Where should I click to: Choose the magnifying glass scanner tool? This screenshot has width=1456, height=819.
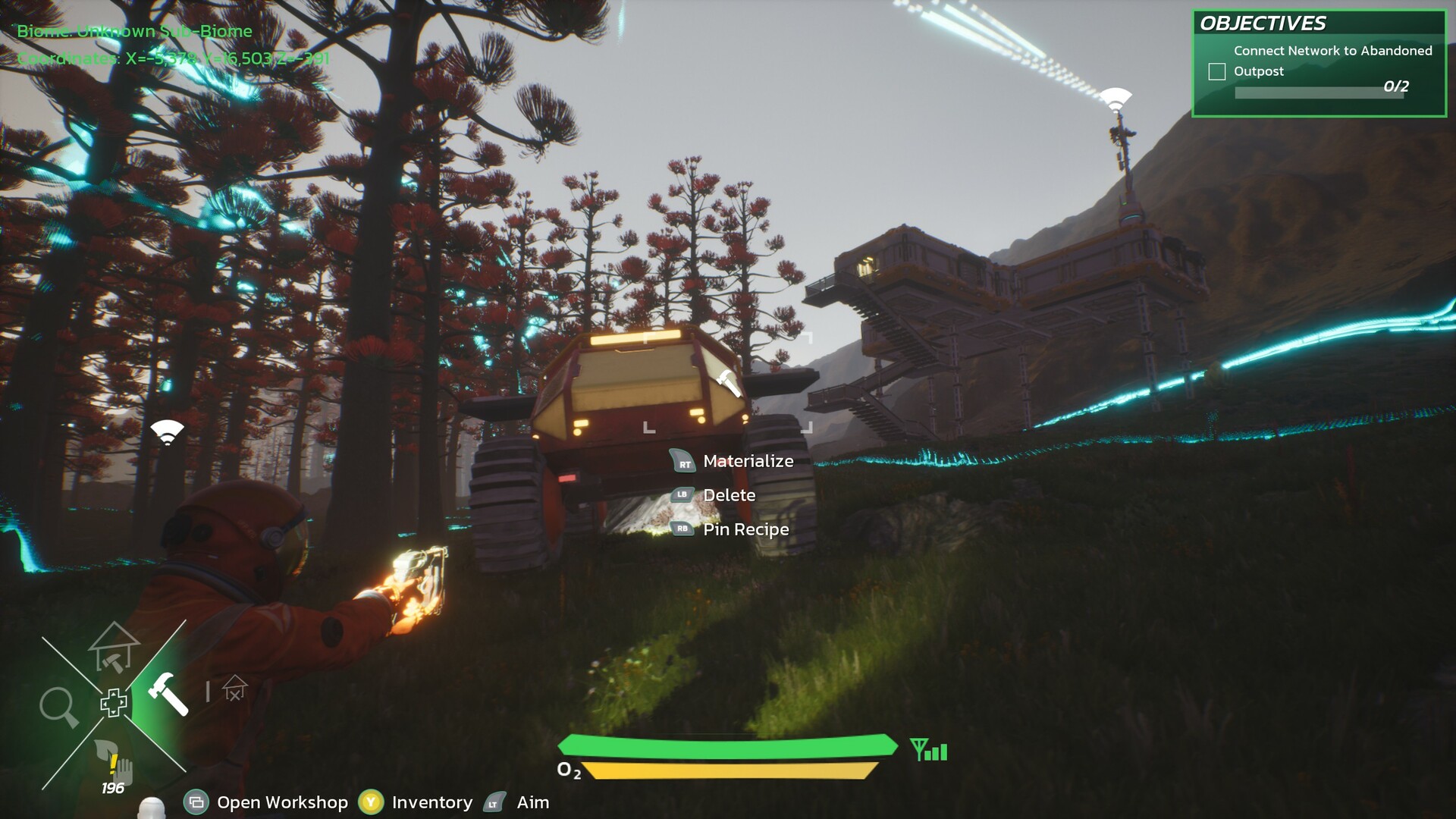pos(58,707)
